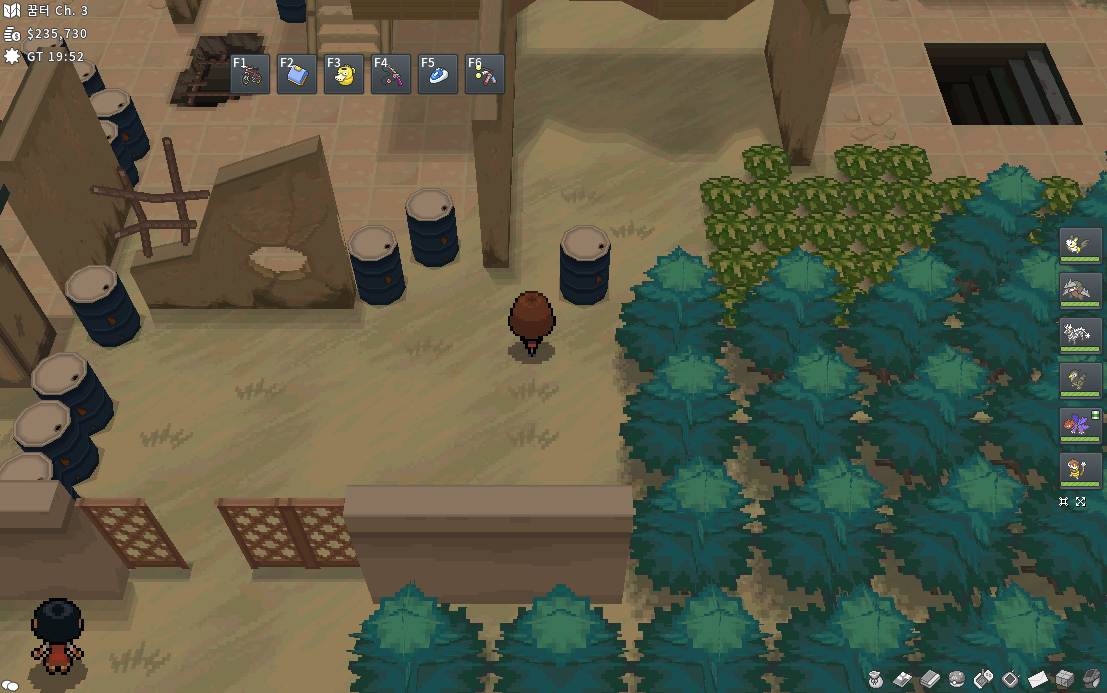Open the Poké Ball party menu icon
This screenshot has height=693, width=1107.
tap(956, 678)
